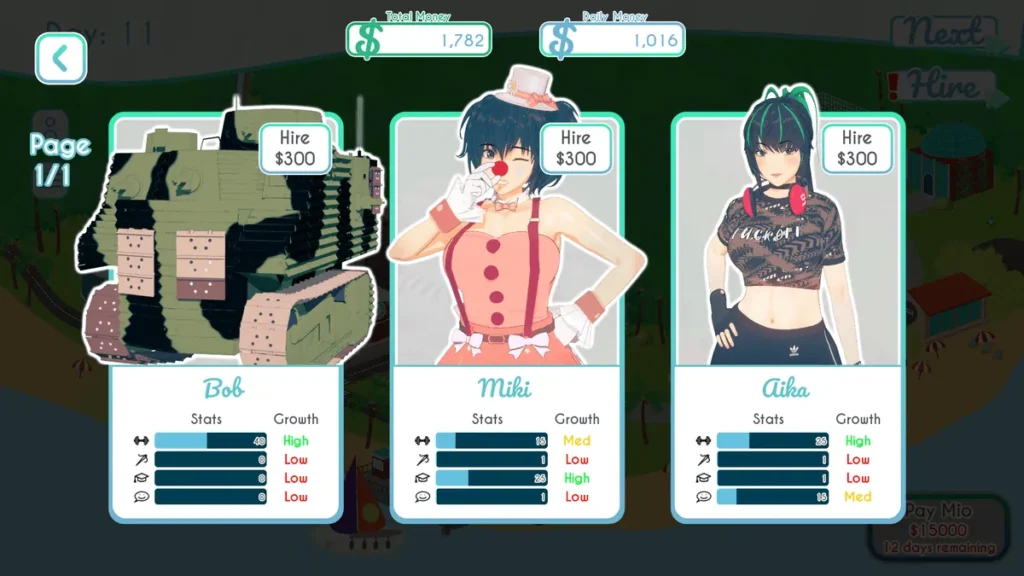Go back with the arrow button

(61, 59)
